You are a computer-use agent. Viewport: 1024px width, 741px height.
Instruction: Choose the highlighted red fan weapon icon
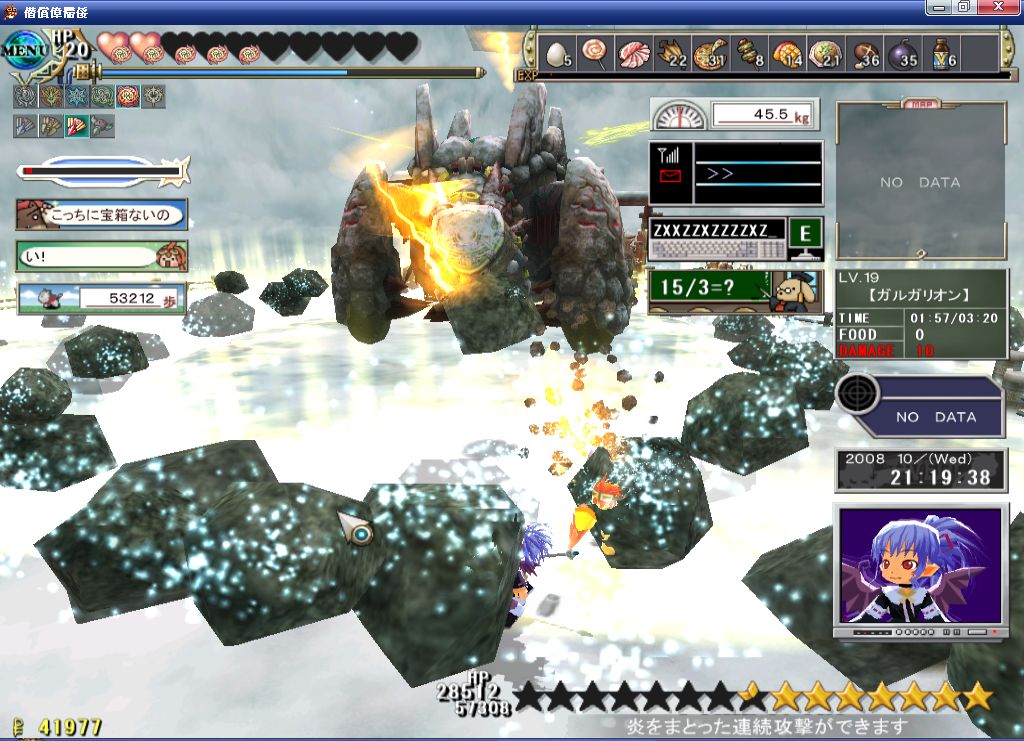click(x=76, y=126)
